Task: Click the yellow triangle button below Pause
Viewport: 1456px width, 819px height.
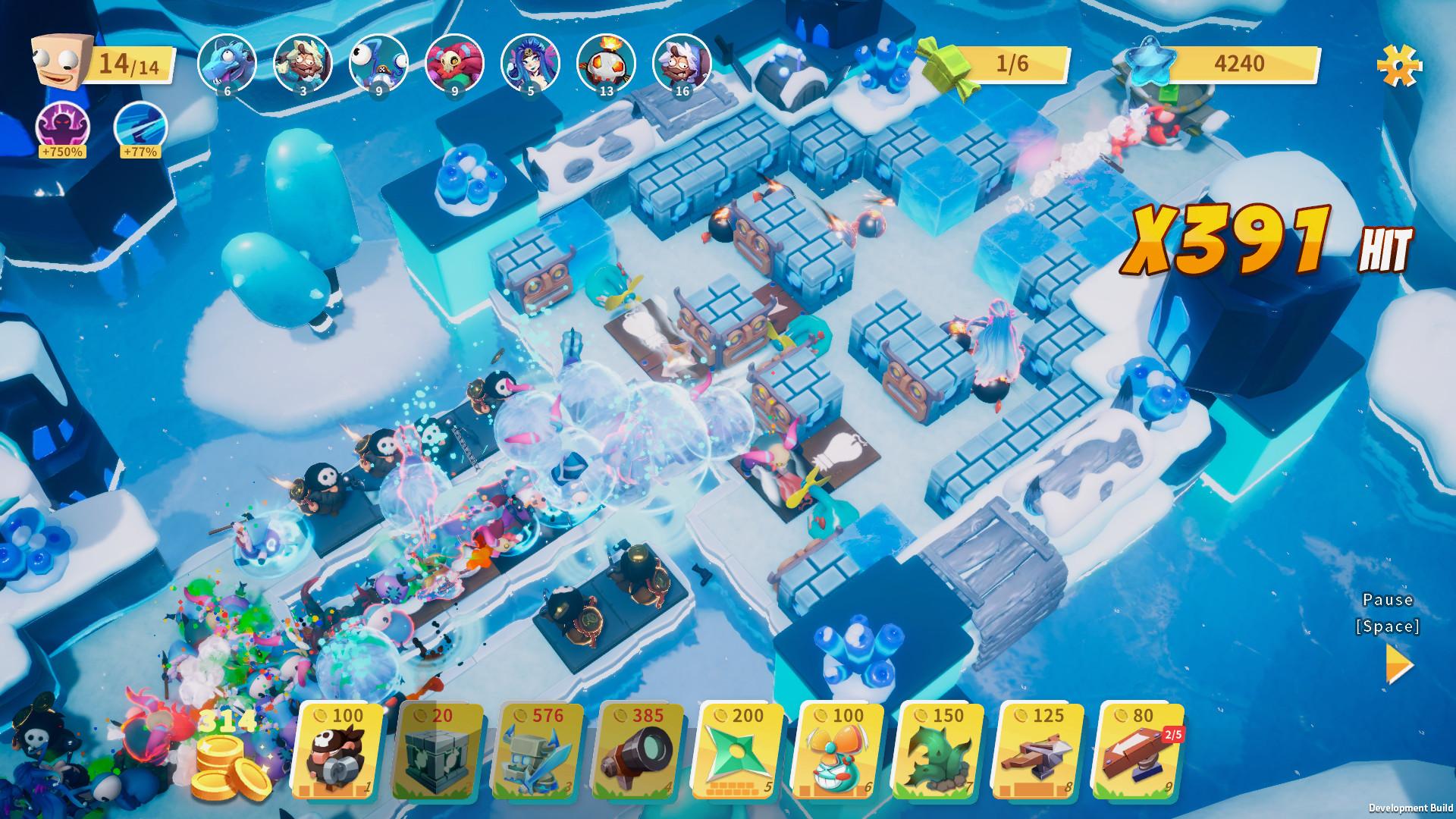Action: 1399,664
